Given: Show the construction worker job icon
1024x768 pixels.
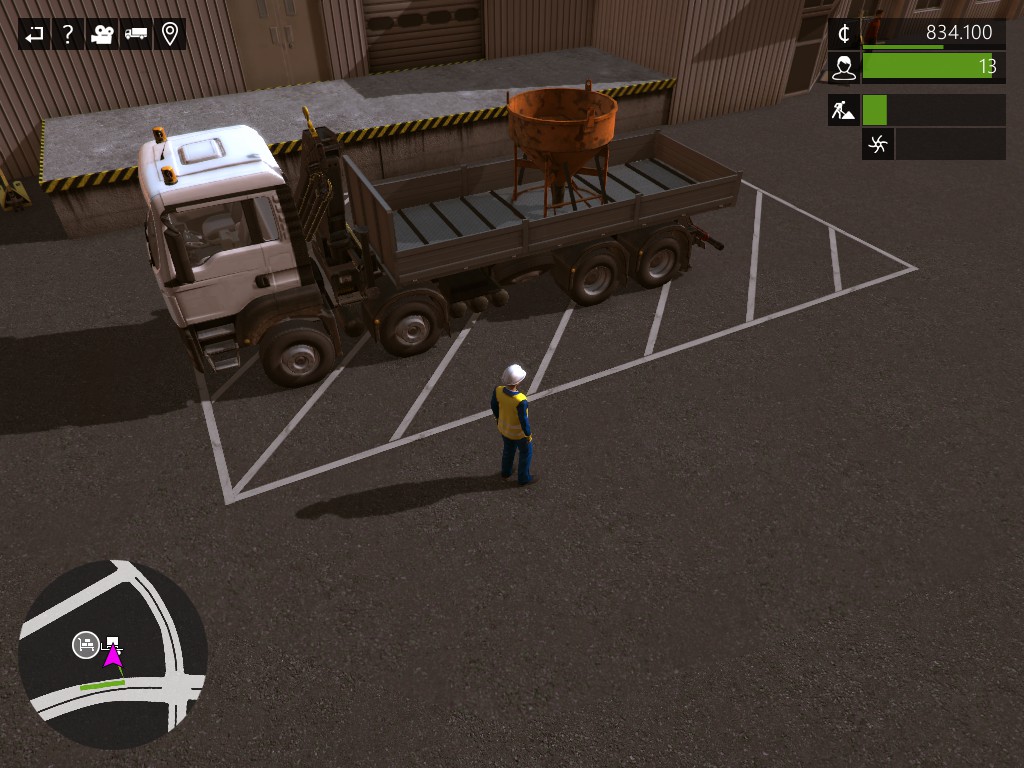Looking at the screenshot, I should pos(844,110).
